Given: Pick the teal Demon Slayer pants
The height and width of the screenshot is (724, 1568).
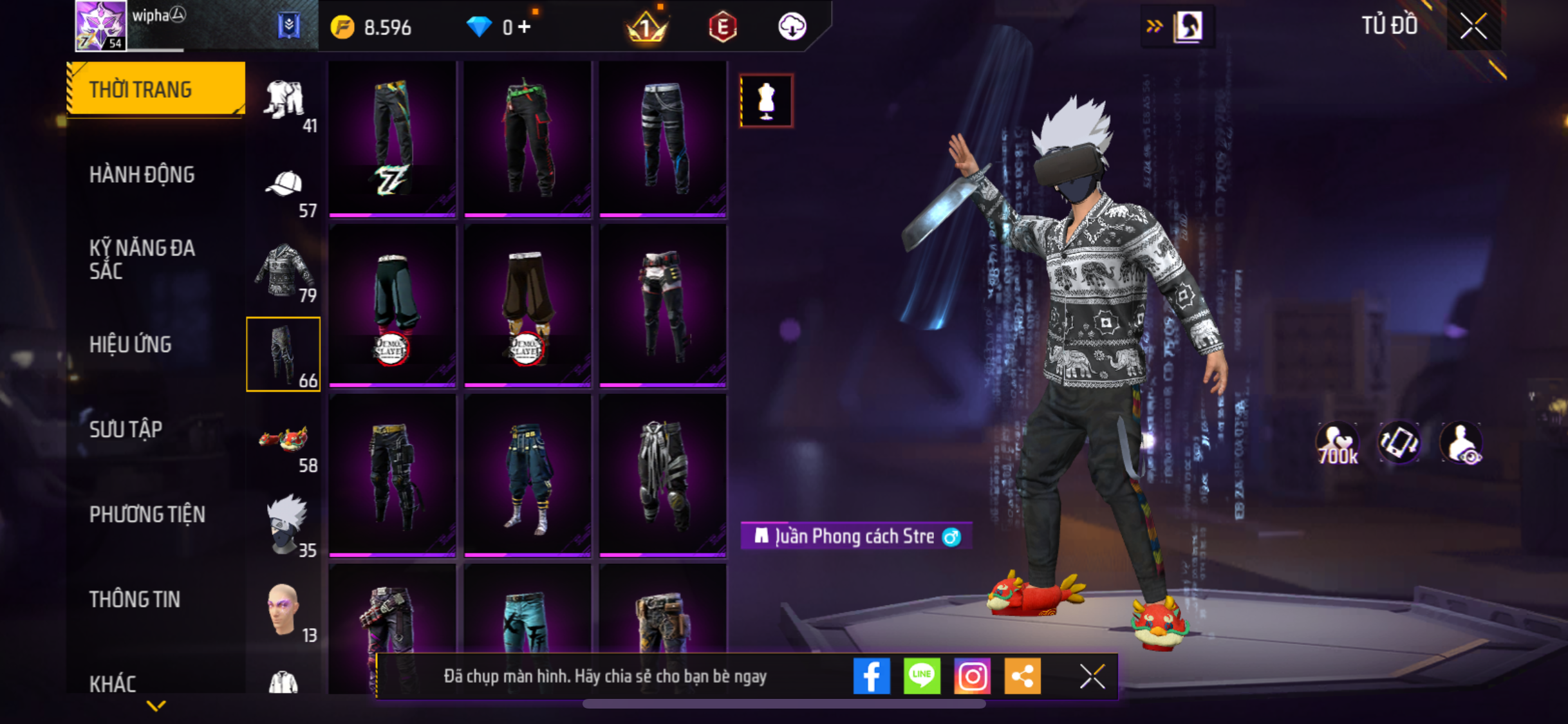Looking at the screenshot, I should click(392, 307).
